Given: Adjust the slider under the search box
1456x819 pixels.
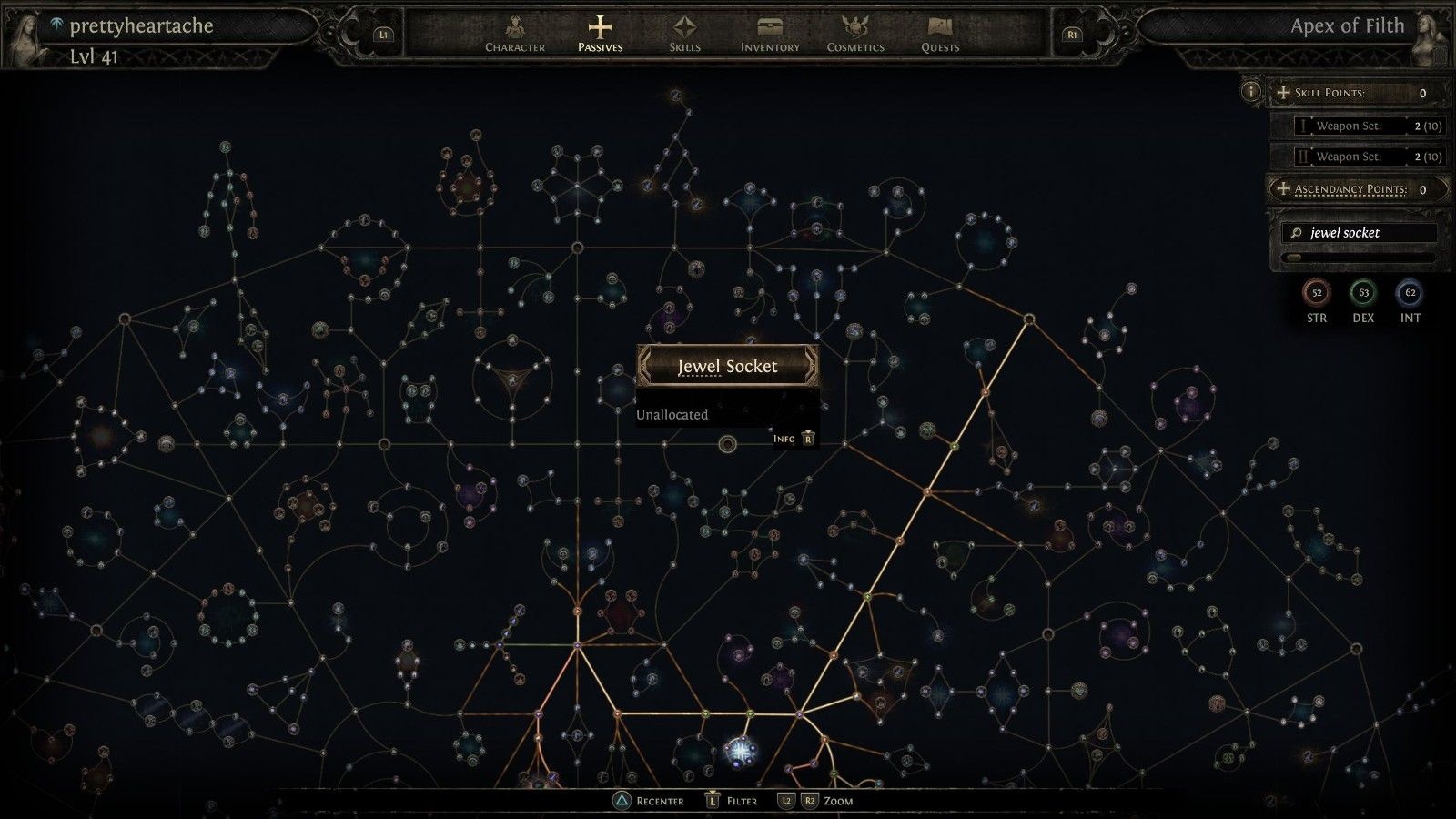Looking at the screenshot, I should tap(1293, 258).
